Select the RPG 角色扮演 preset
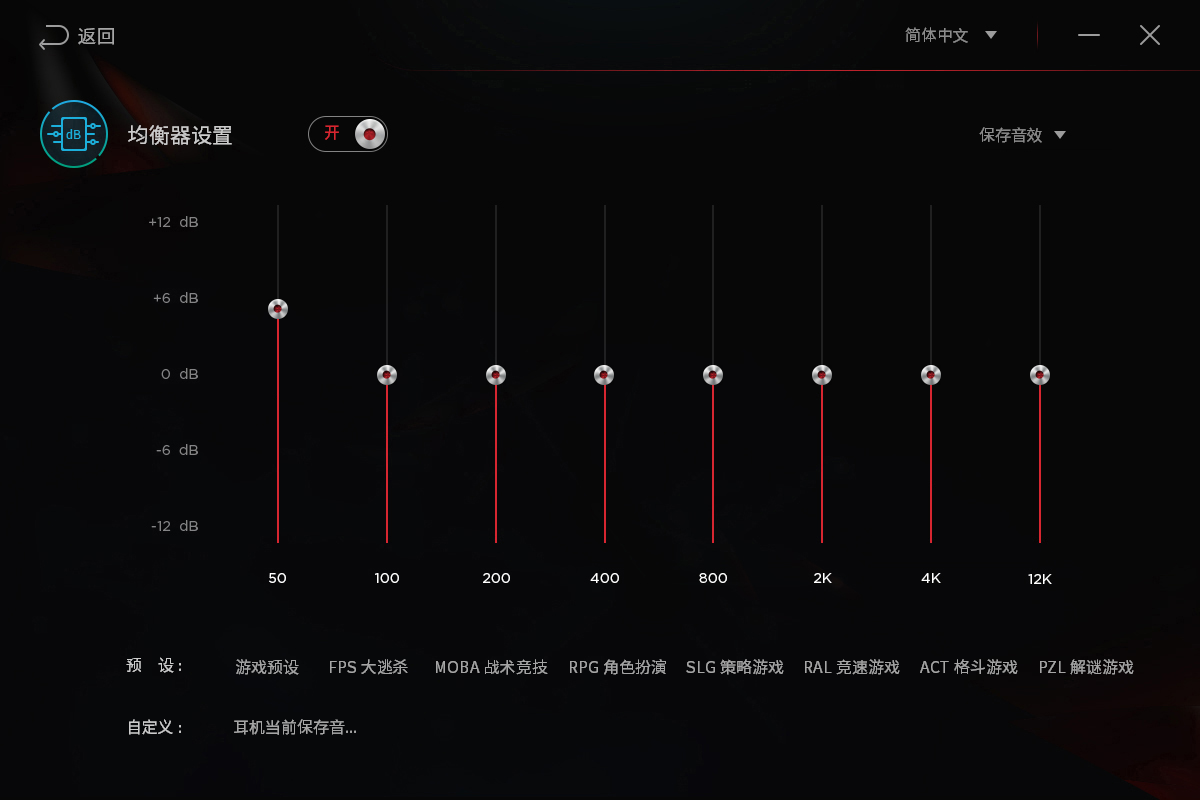The width and height of the screenshot is (1200, 800). [x=617, y=667]
